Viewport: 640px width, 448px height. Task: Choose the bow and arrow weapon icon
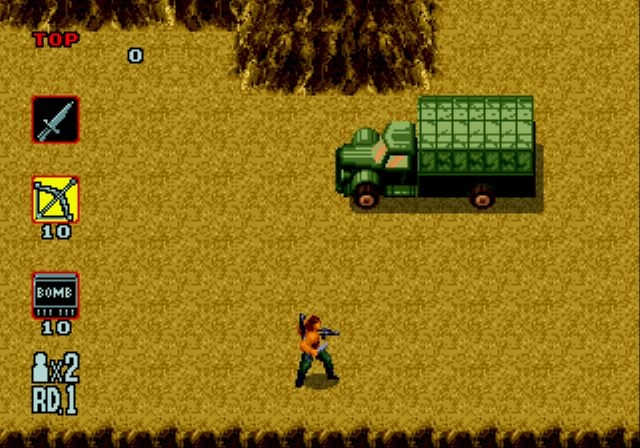(55, 200)
